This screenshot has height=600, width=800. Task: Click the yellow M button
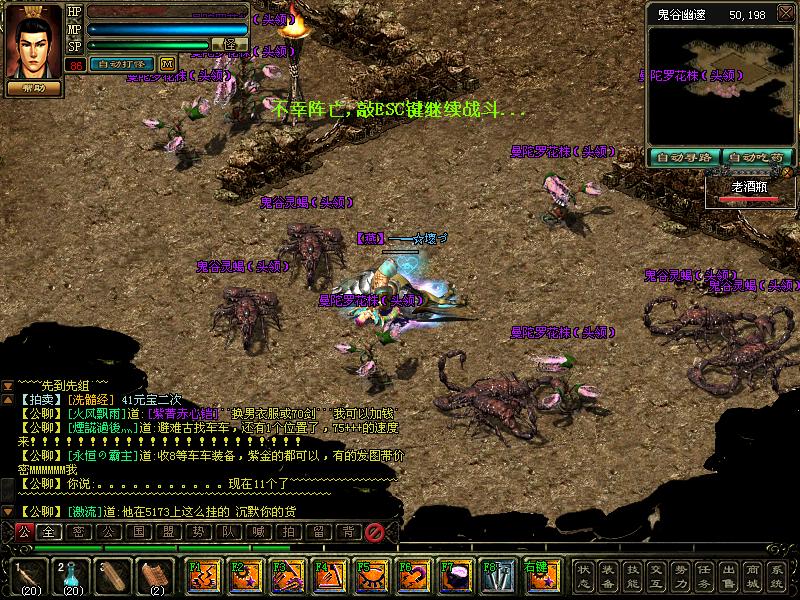[x=167, y=63]
